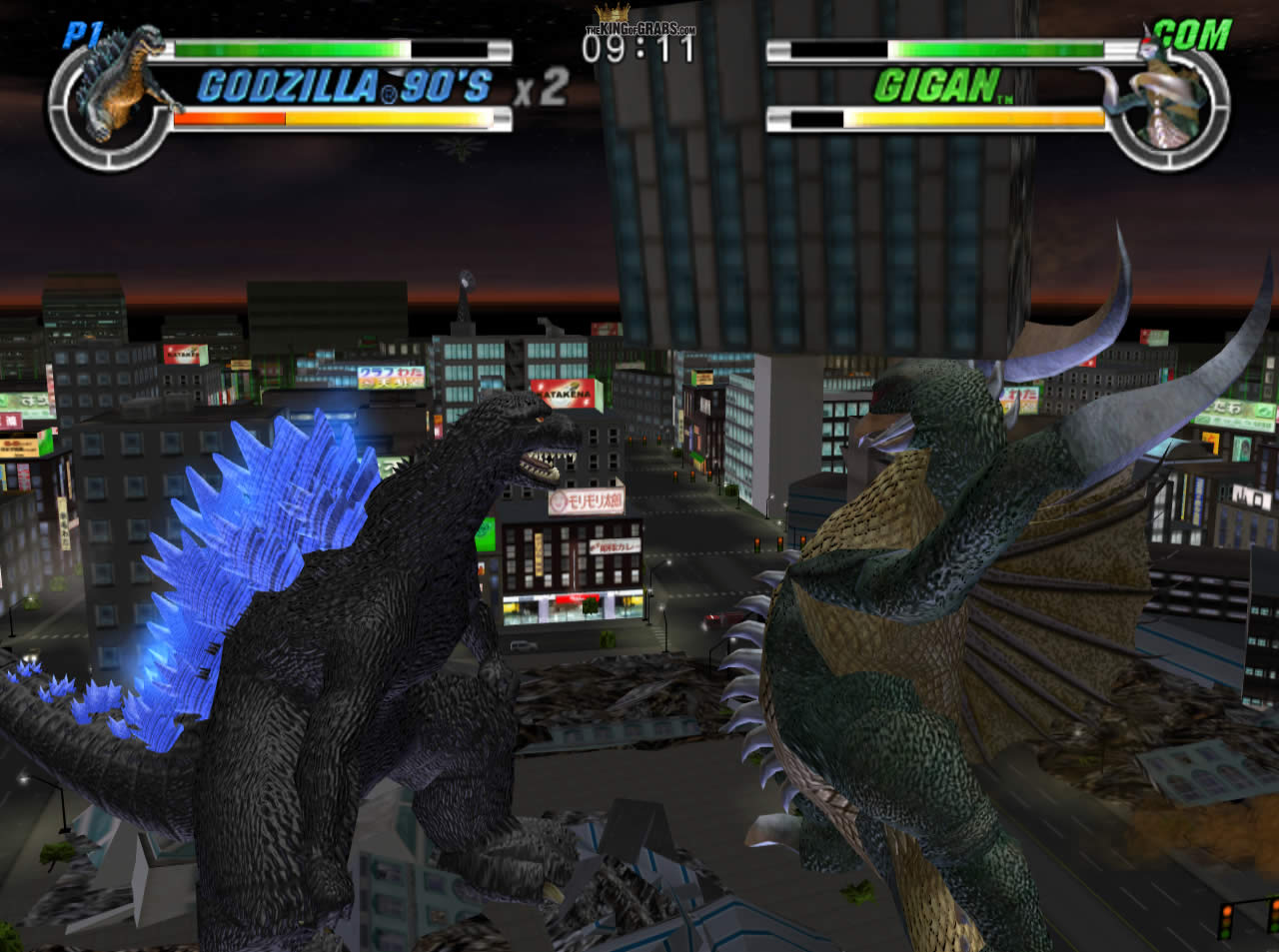Click the radio tower atop the distant building

[x=463, y=283]
